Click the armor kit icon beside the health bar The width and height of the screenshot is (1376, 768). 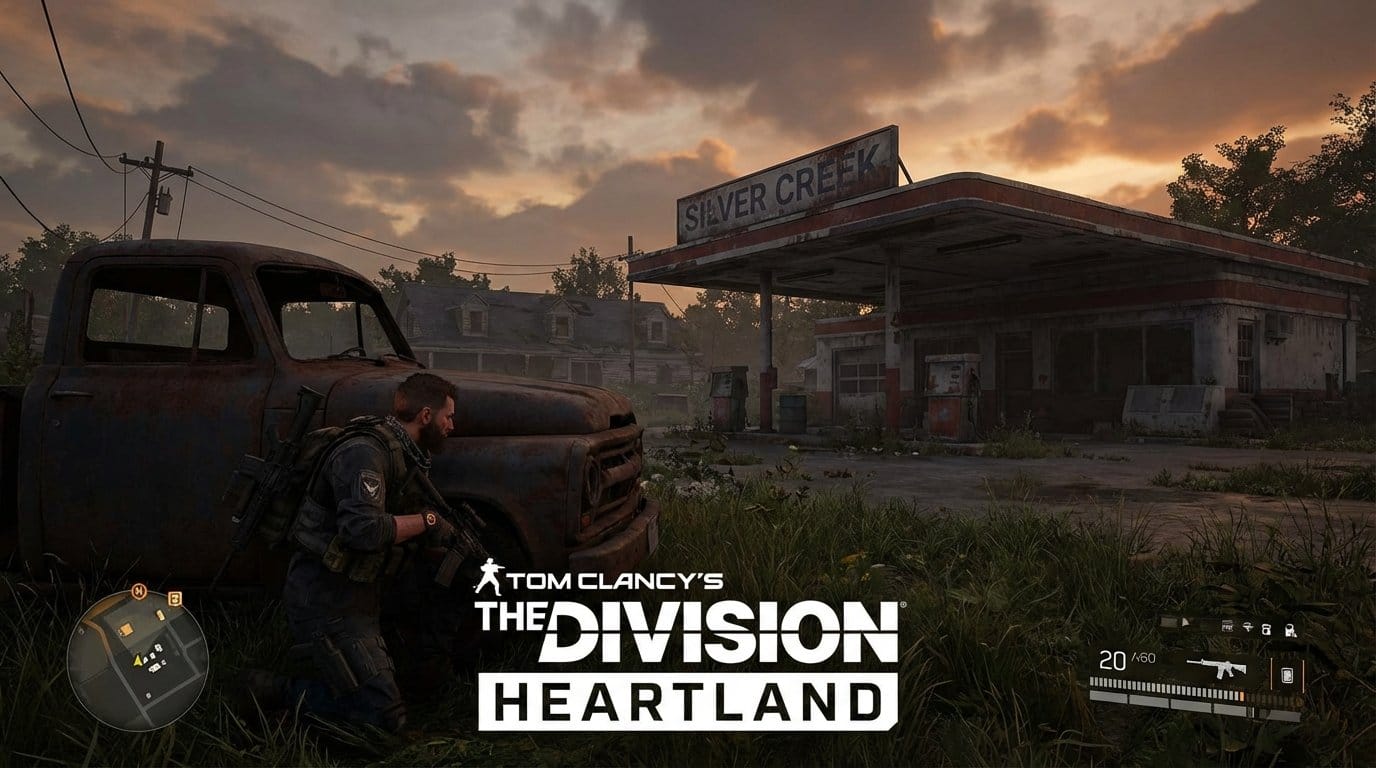pos(1286,674)
